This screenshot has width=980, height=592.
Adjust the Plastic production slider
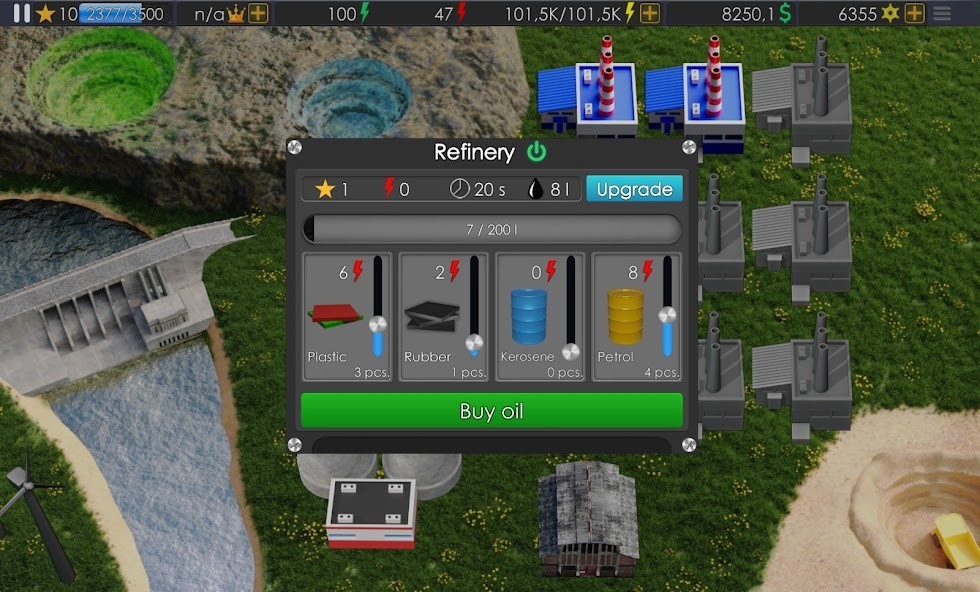pos(377,324)
